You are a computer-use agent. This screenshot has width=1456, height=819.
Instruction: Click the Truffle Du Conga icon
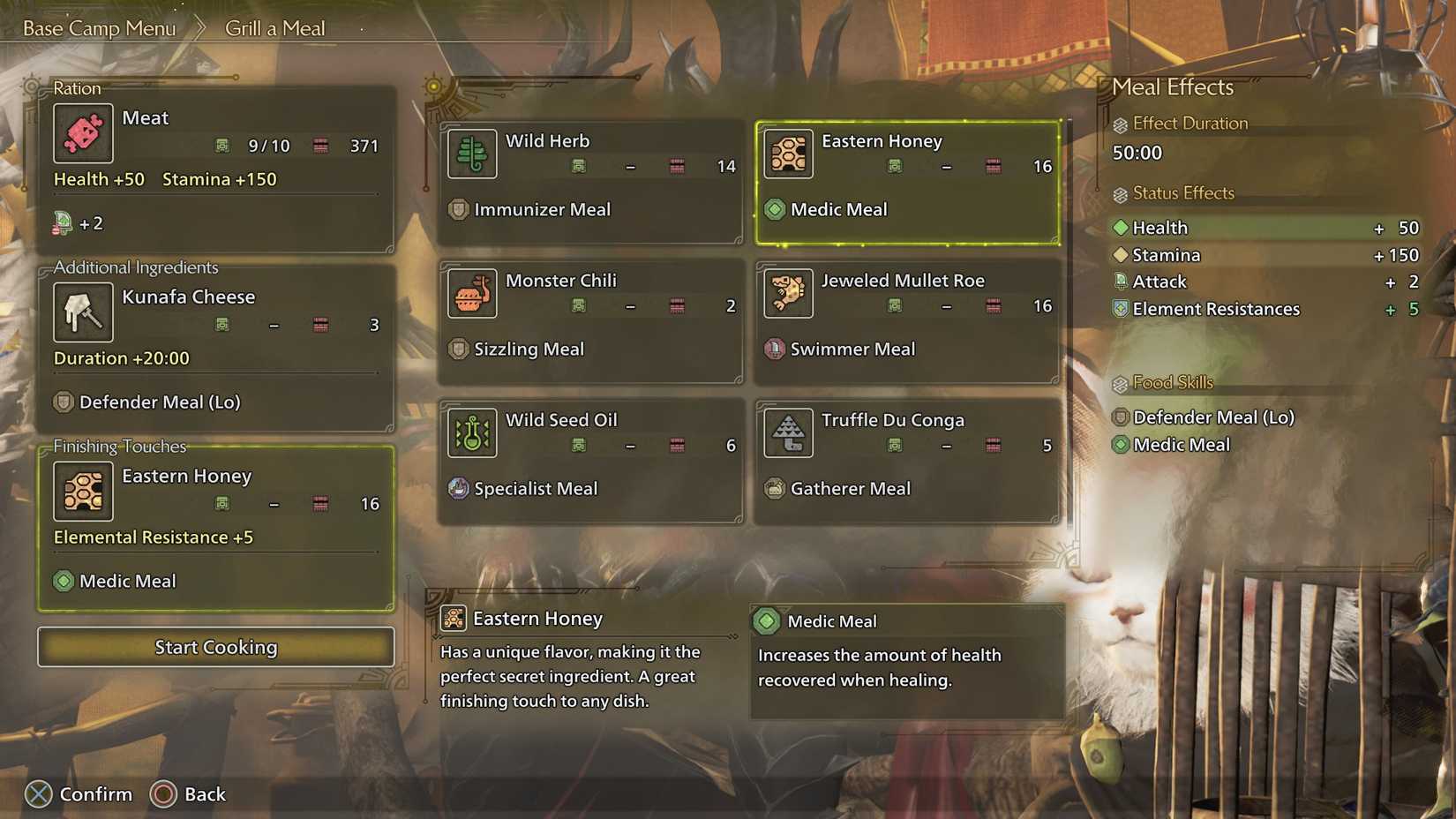point(788,432)
